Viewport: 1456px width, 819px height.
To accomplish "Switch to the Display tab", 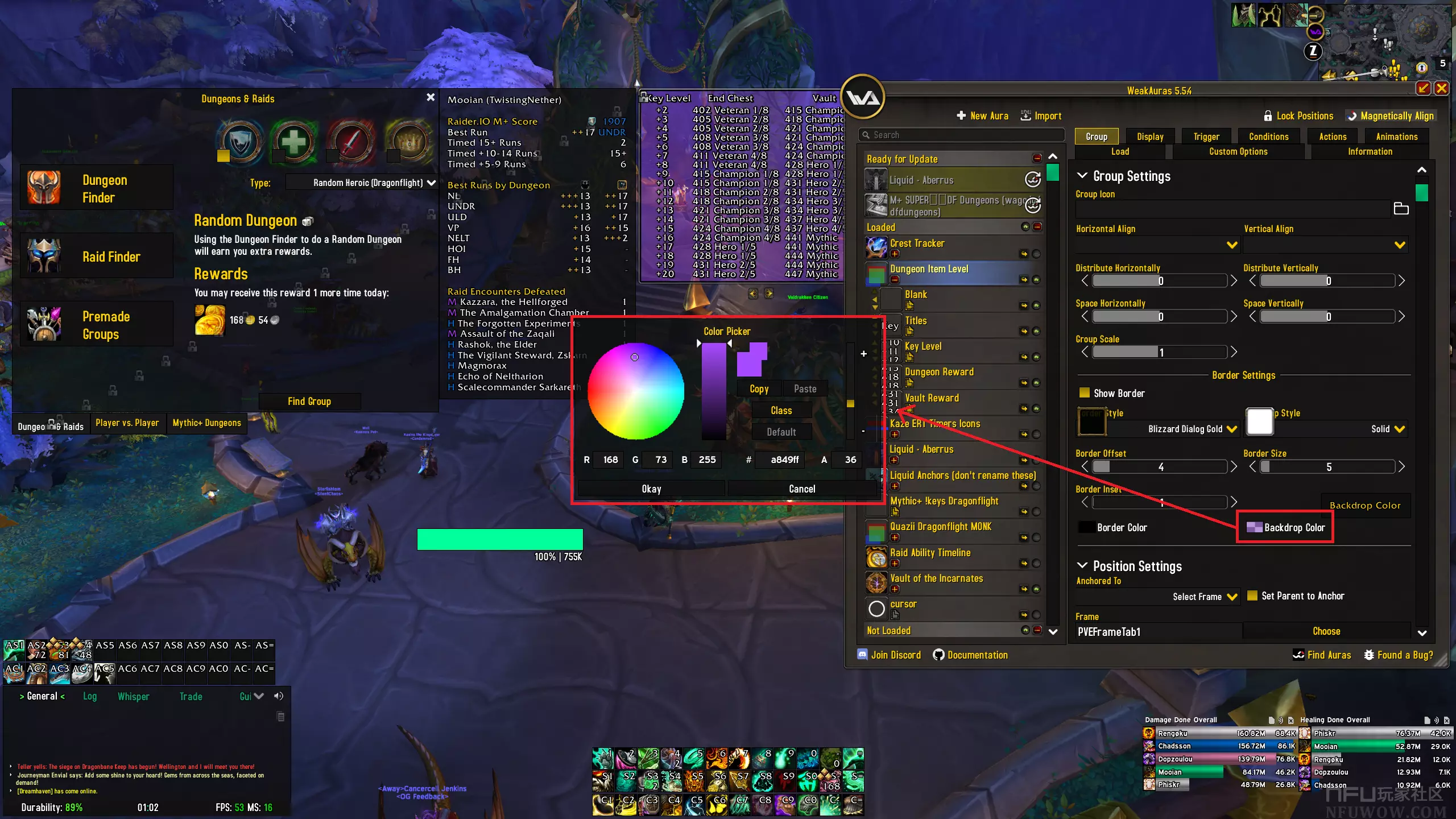I will [1150, 136].
